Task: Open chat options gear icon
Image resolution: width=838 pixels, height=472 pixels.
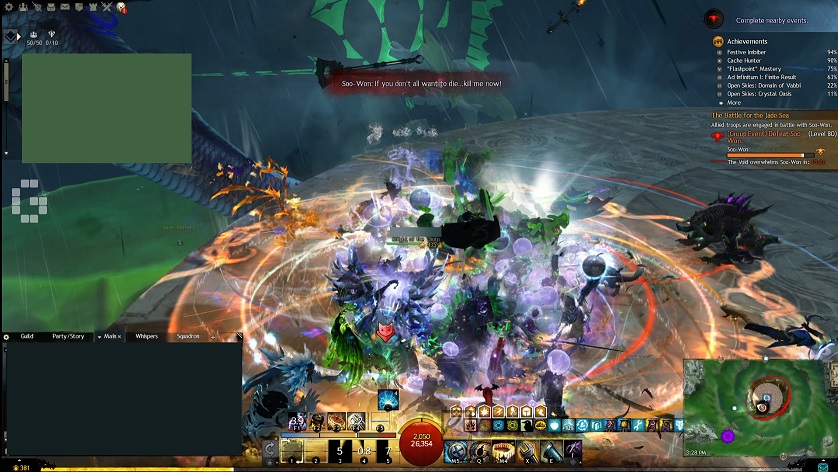Action: pyautogui.click(x=6, y=337)
